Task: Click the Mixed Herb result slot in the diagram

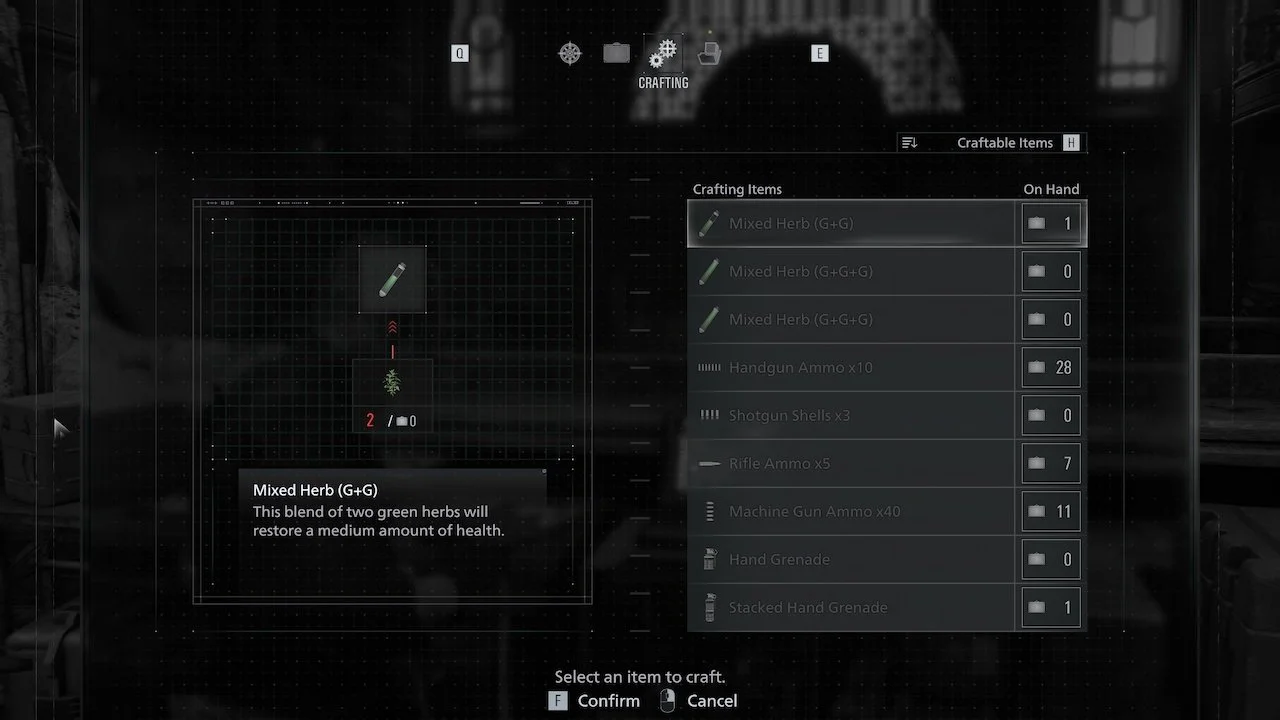Action: [x=392, y=280]
